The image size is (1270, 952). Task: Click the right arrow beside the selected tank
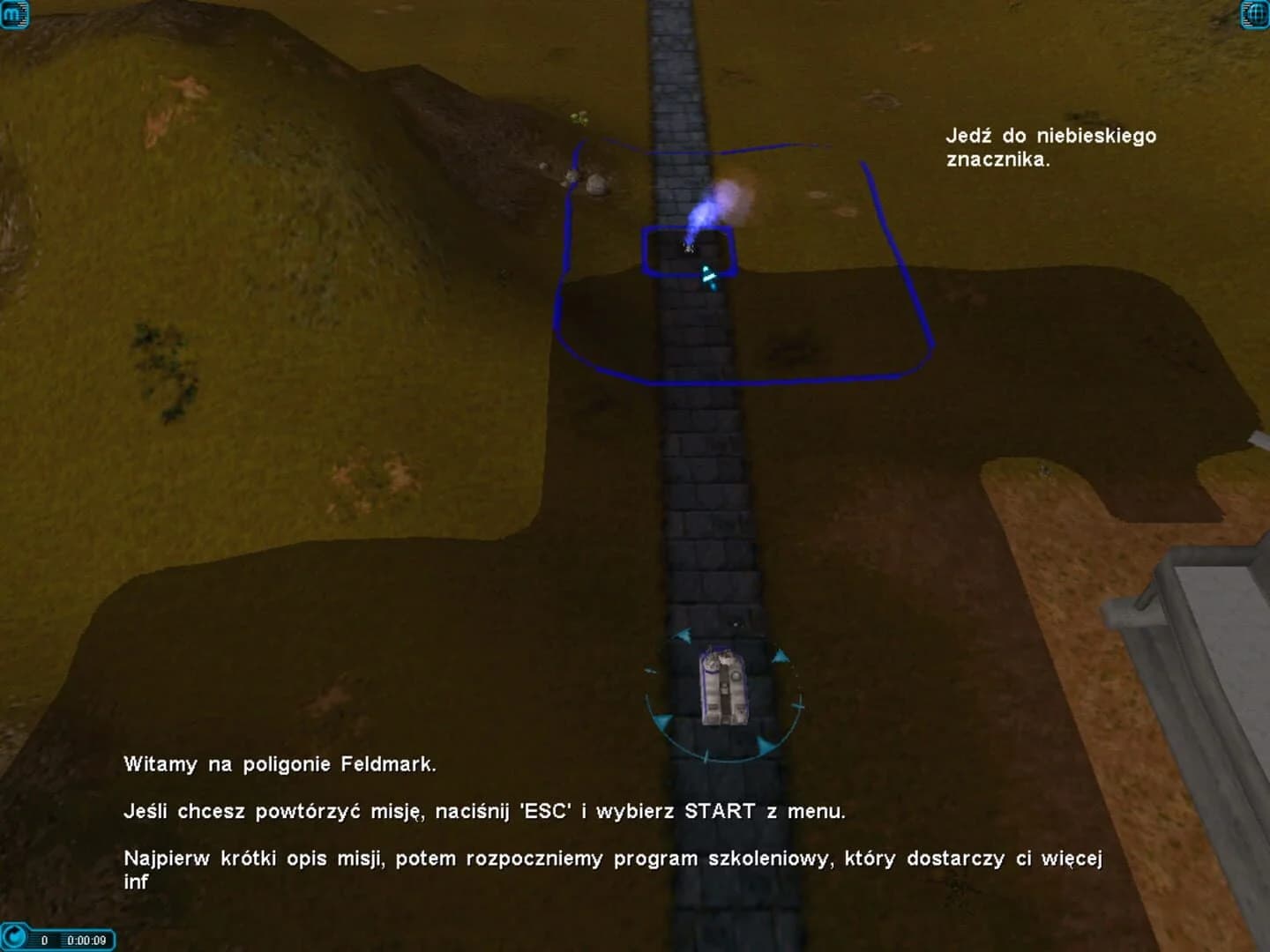point(780,657)
